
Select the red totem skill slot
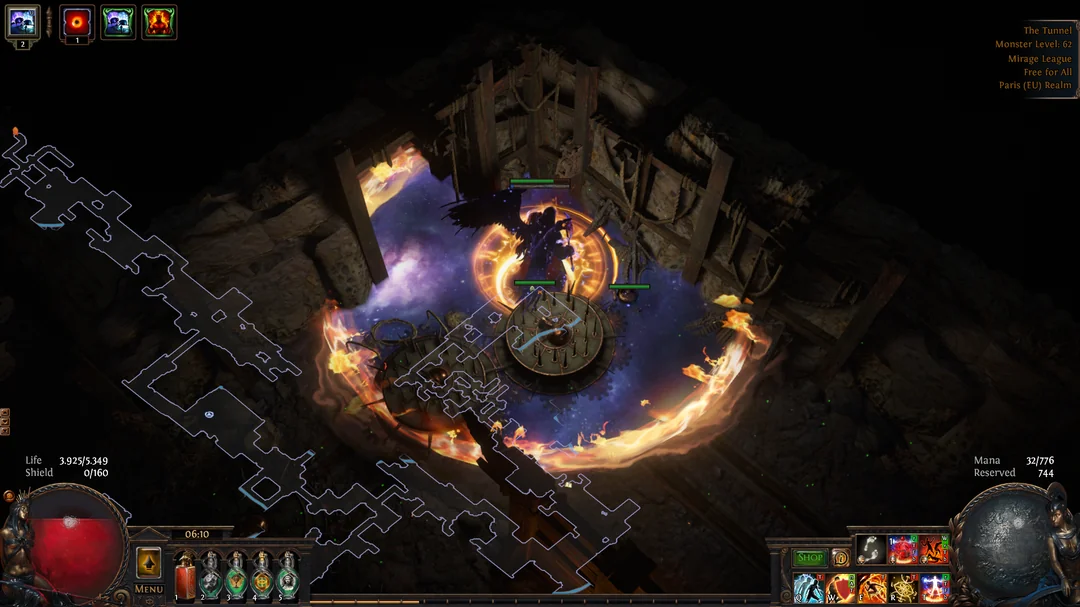(x=903, y=550)
